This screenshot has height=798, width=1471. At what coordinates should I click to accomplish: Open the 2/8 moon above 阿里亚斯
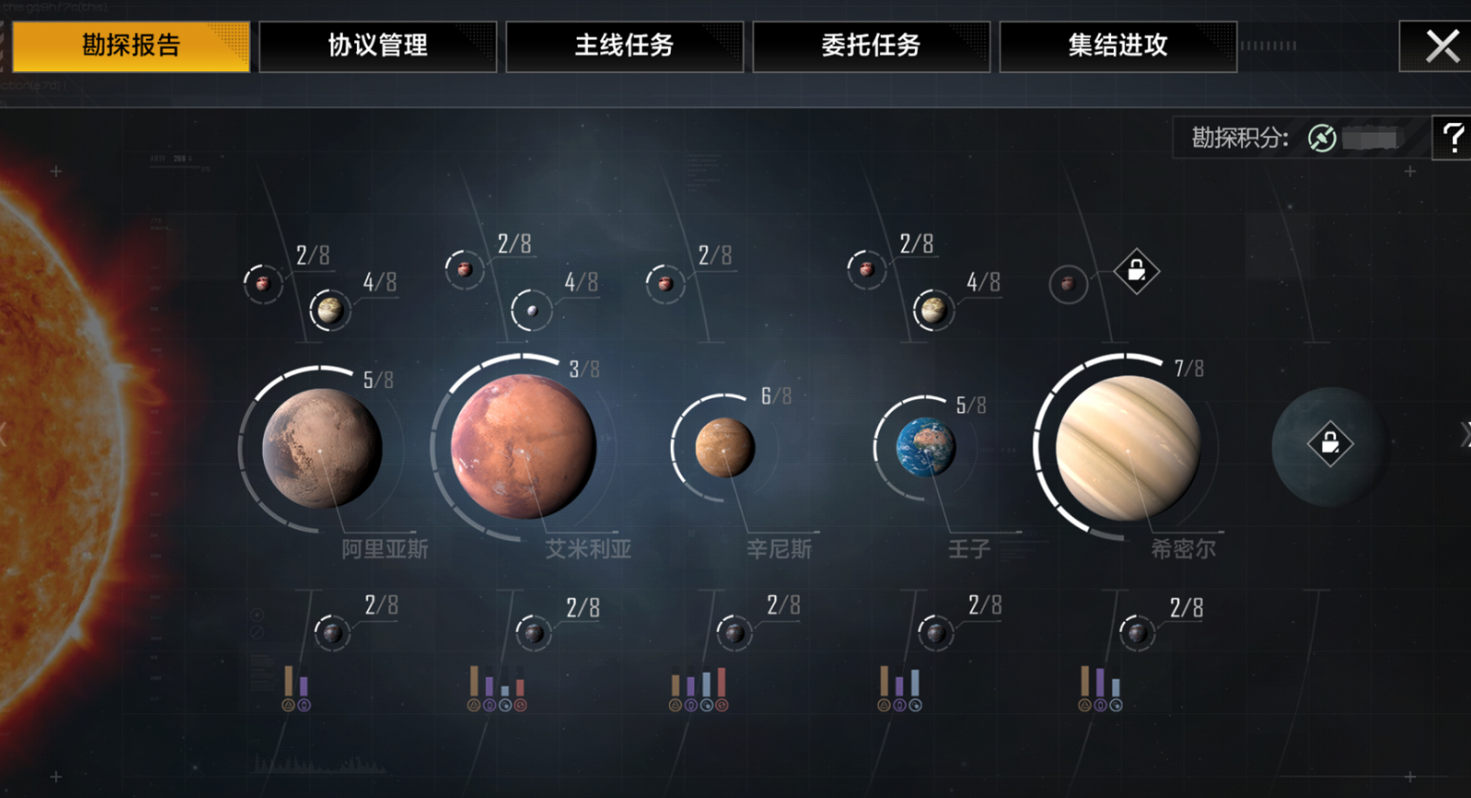(263, 283)
